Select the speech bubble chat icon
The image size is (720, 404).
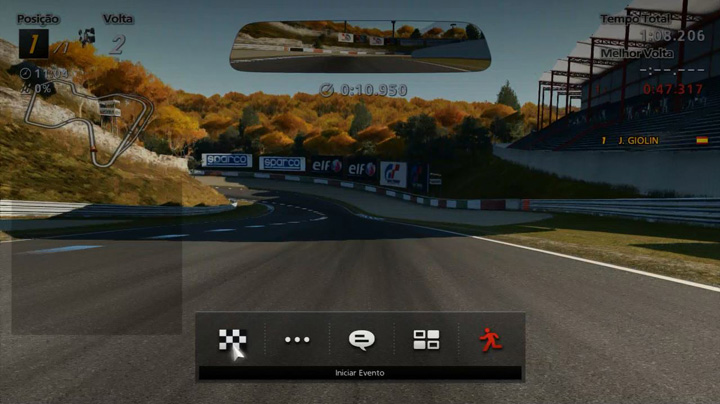click(x=361, y=340)
